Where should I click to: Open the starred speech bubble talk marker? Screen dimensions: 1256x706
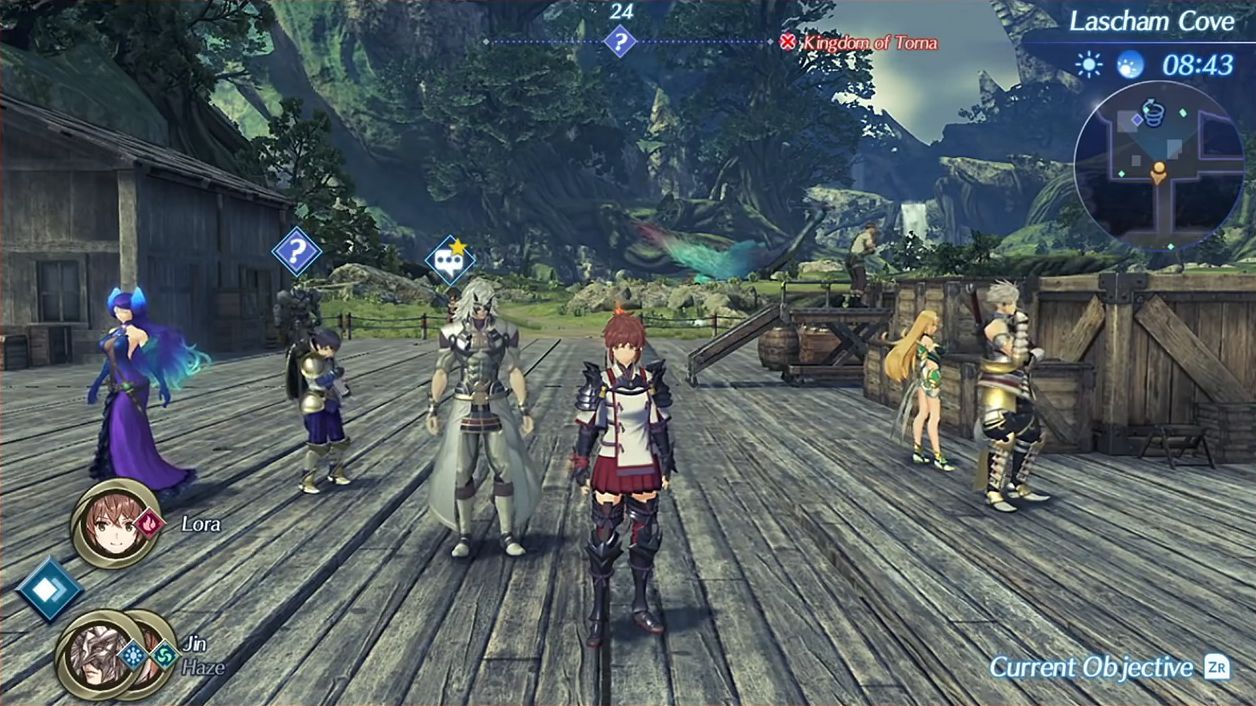449,261
